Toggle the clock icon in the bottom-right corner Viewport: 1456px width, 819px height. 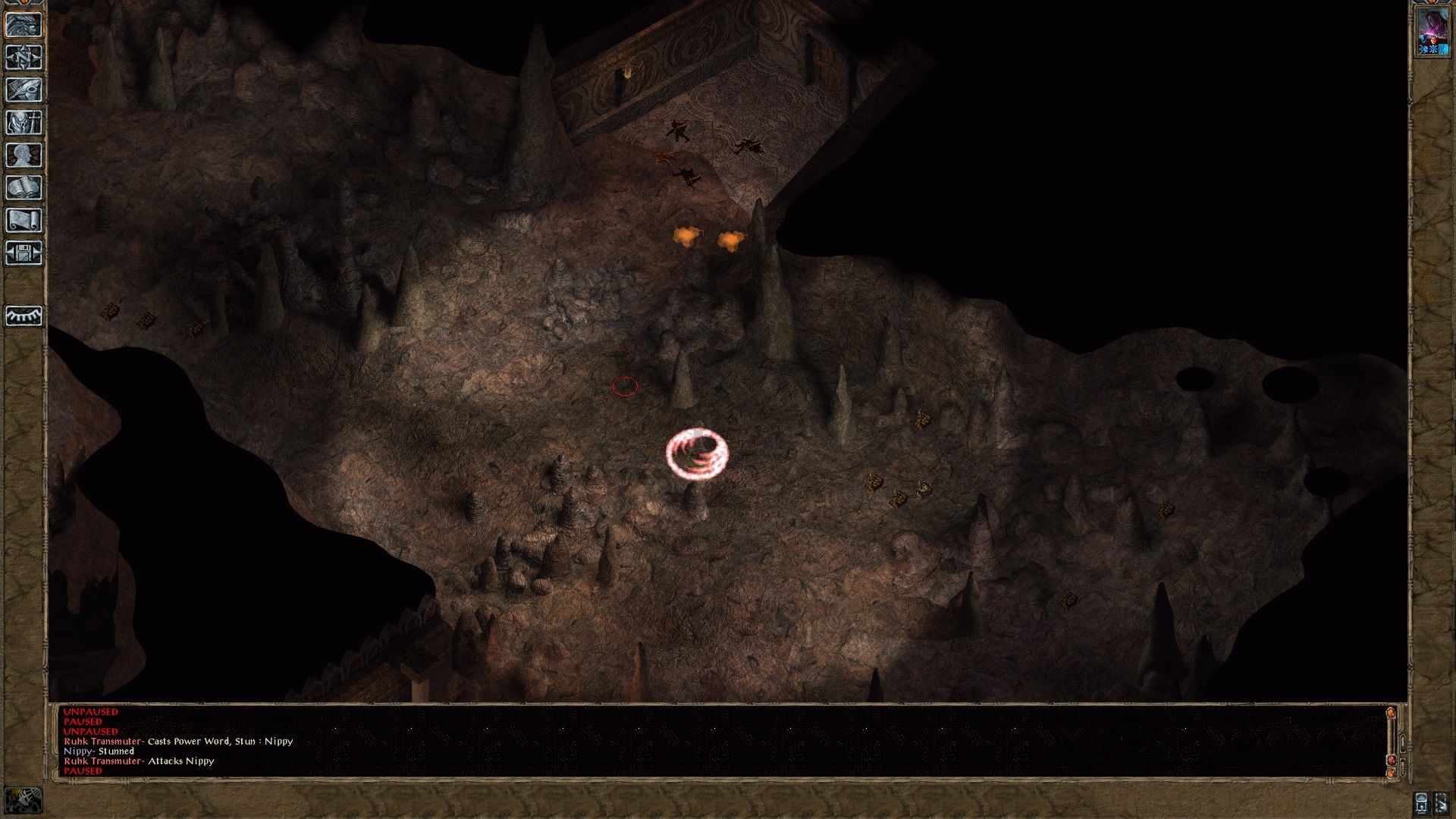pyautogui.click(x=1421, y=802)
